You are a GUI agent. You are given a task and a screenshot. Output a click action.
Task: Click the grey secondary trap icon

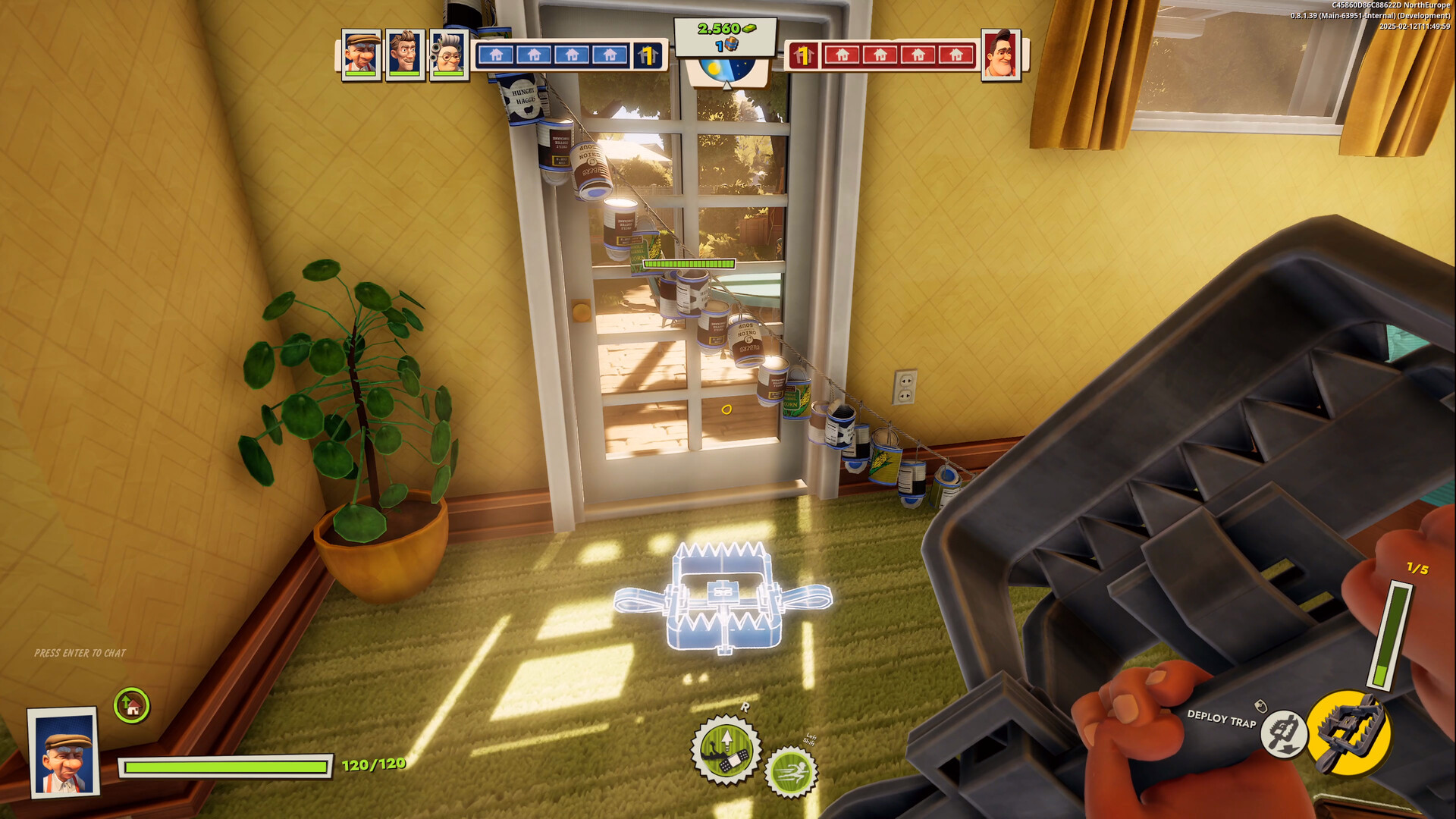[x=1282, y=734]
